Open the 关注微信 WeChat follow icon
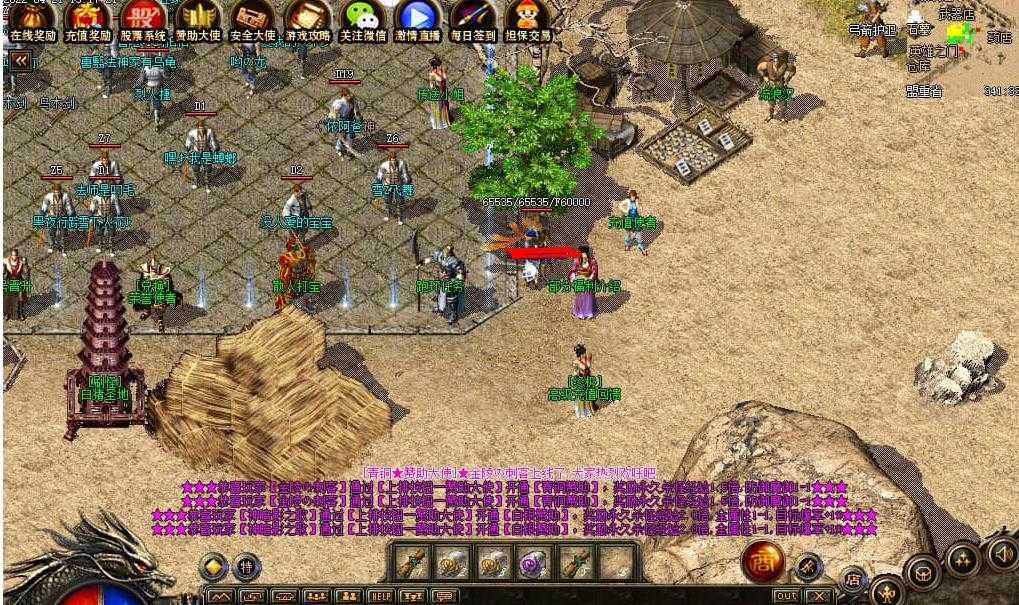The width and height of the screenshot is (1019, 605). click(363, 20)
